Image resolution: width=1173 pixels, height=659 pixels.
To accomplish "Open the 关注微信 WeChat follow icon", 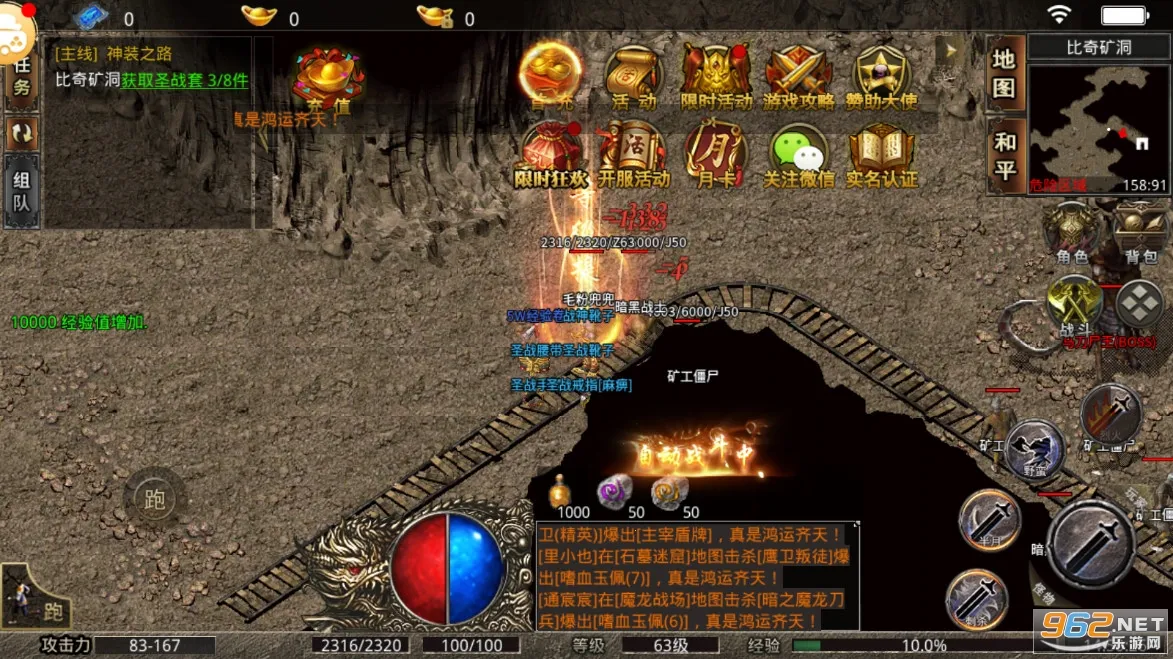I will pyautogui.click(x=798, y=155).
